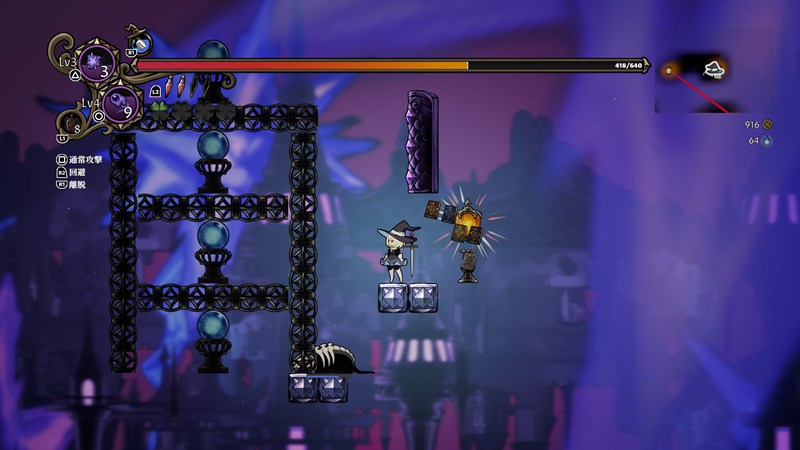Activate the Lv4 purple orb skill icon
The height and width of the screenshot is (450, 800).
(120, 101)
